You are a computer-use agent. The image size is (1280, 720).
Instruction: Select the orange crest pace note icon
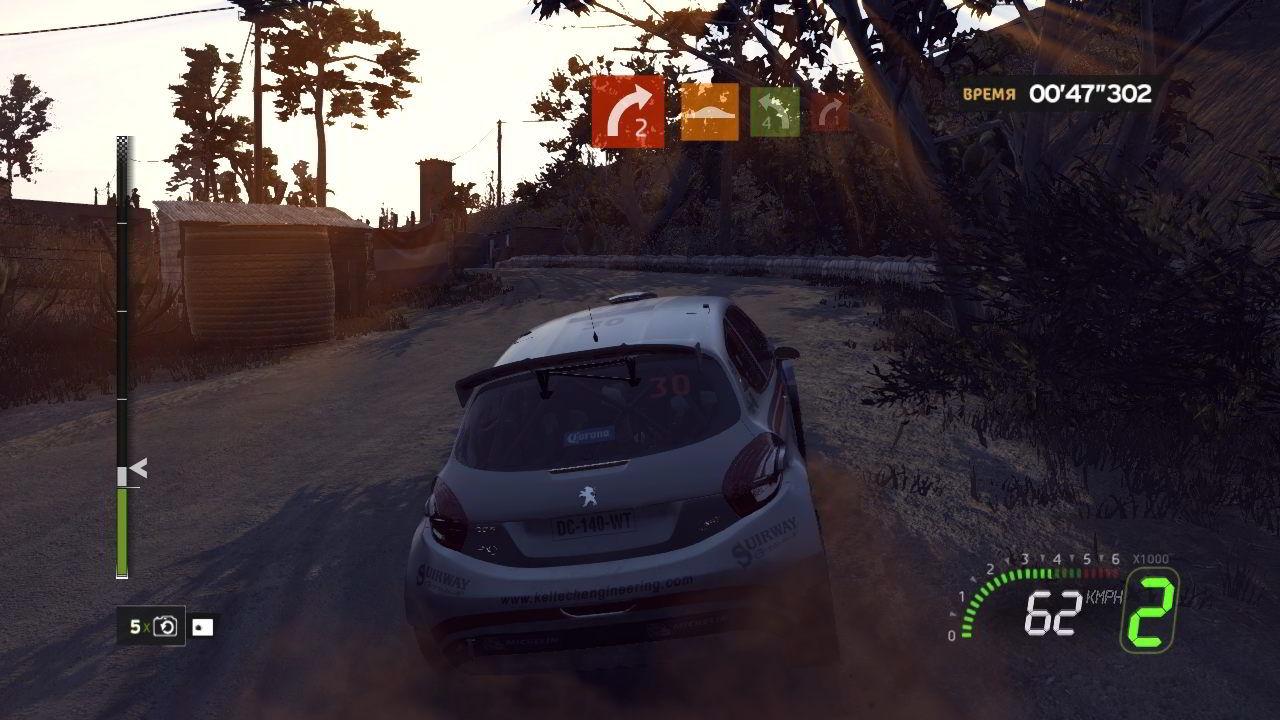click(x=709, y=112)
